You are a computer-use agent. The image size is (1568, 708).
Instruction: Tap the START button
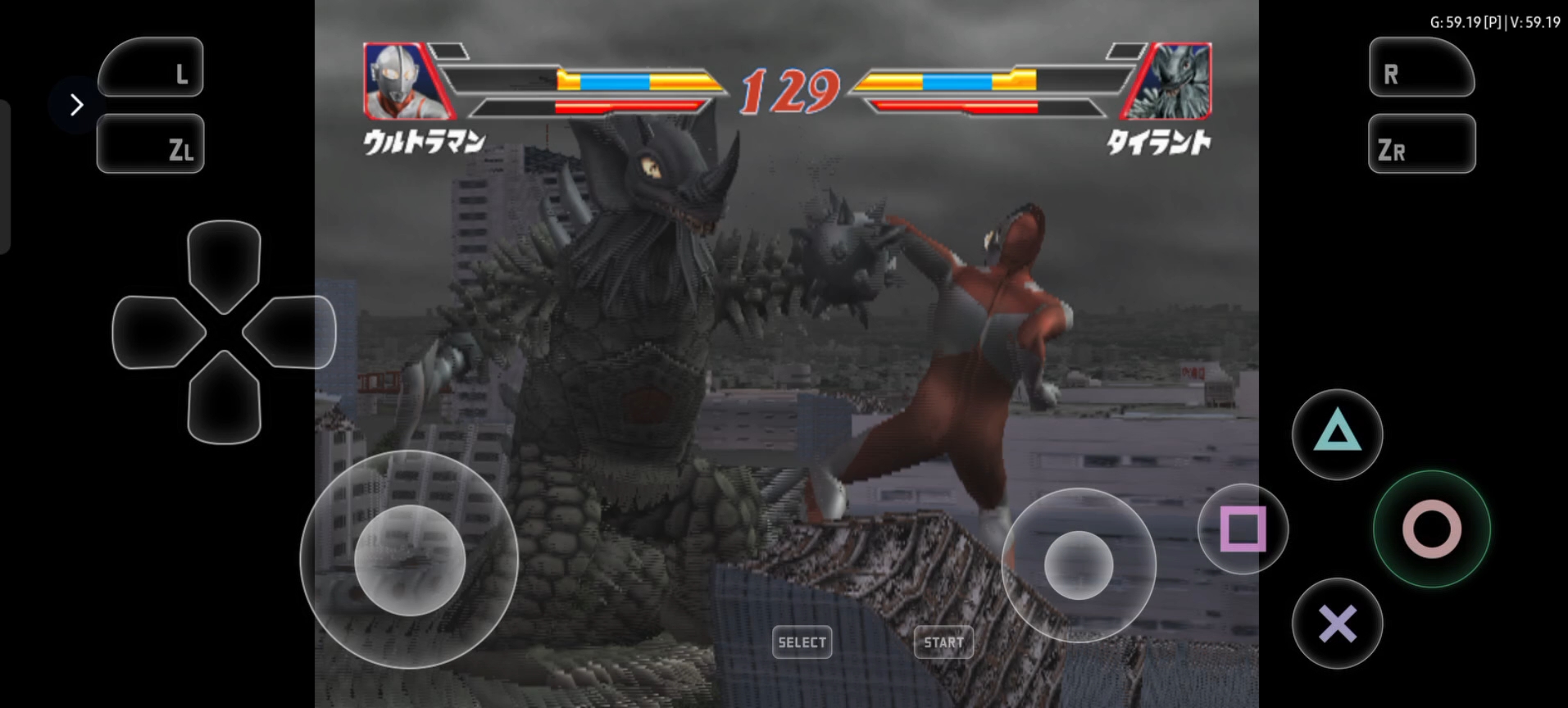(x=943, y=642)
